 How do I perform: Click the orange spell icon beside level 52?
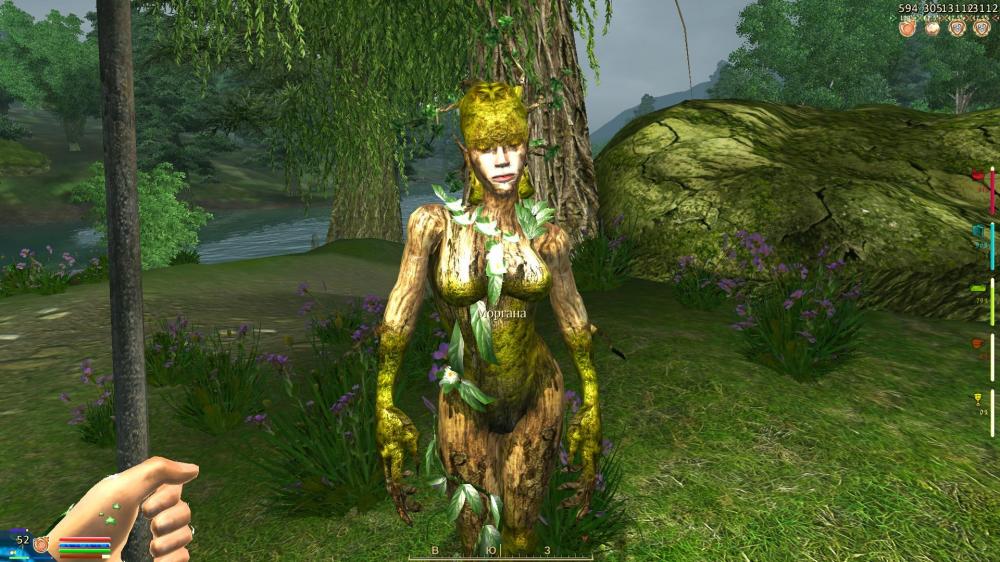pyautogui.click(x=42, y=544)
